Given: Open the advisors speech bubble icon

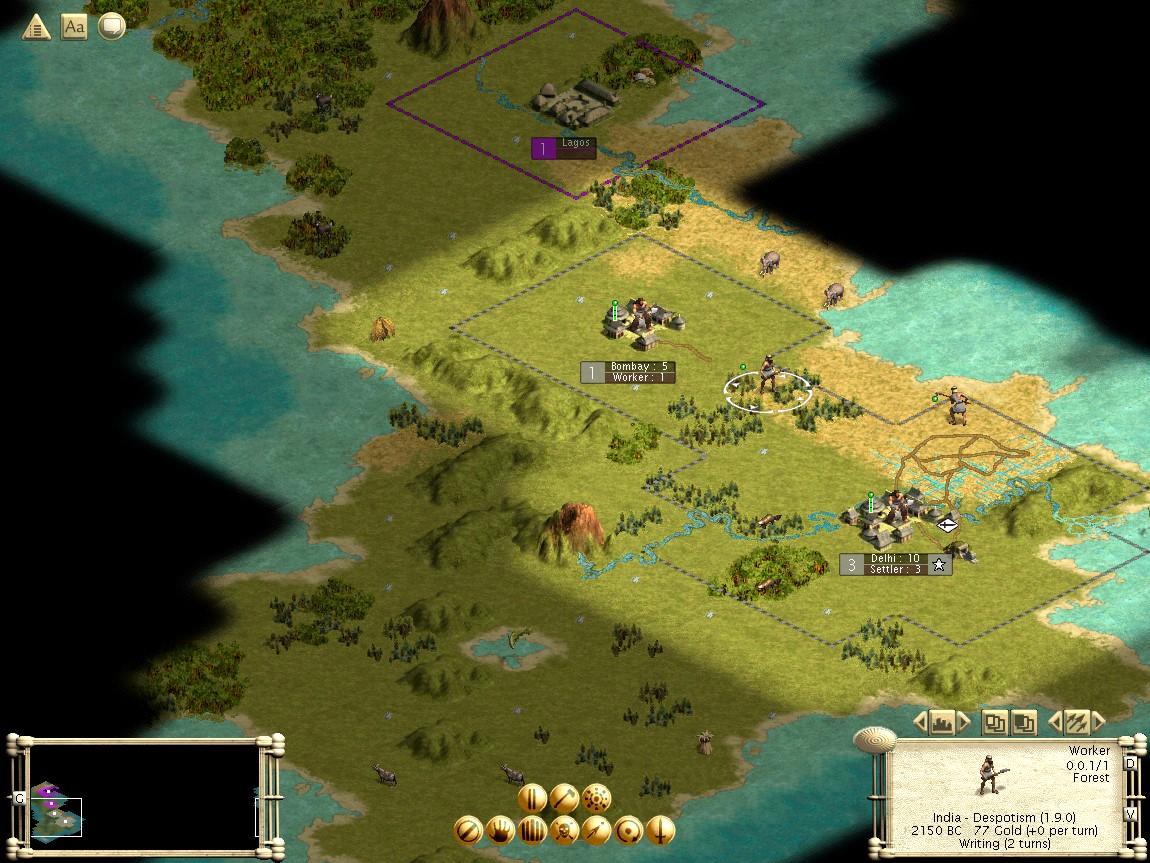Looking at the screenshot, I should (x=111, y=27).
